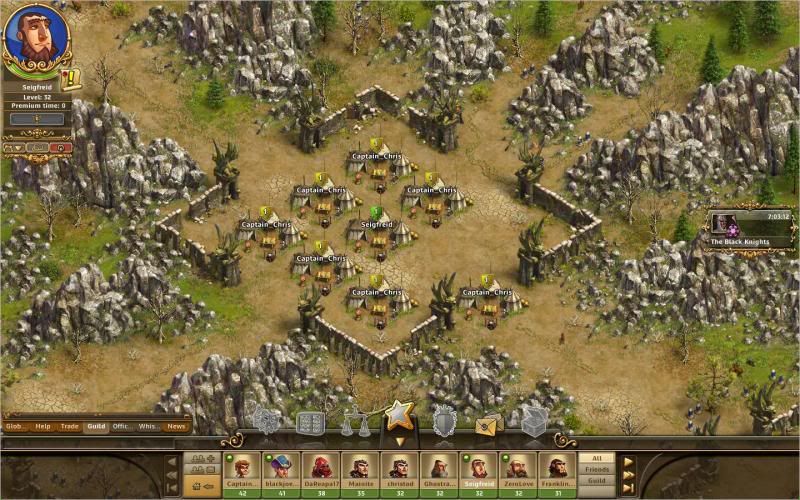Open the build menu gear icon
Screen dimensions: 800x500
(267, 421)
